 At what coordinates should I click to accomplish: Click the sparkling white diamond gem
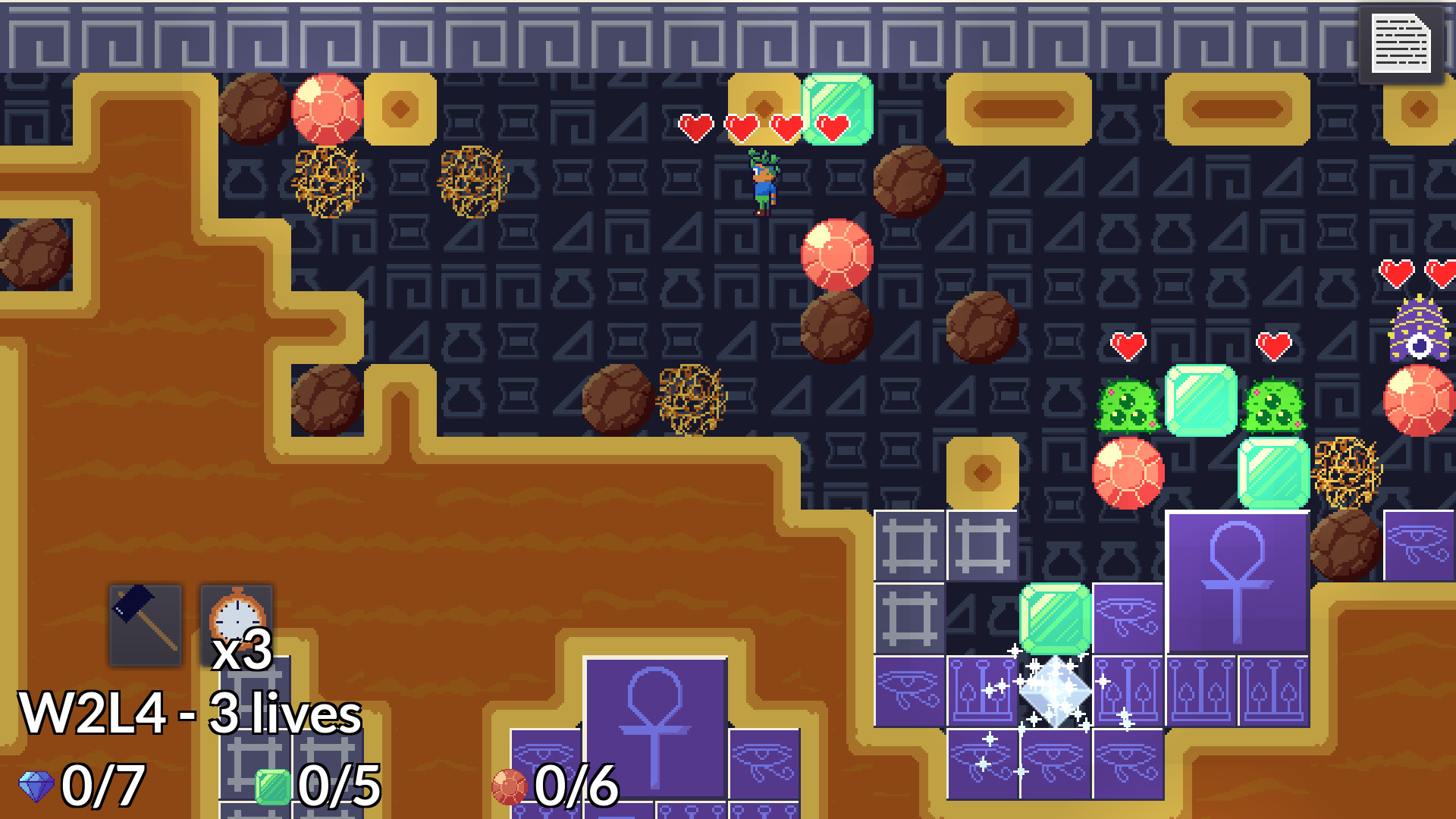(x=1054, y=690)
